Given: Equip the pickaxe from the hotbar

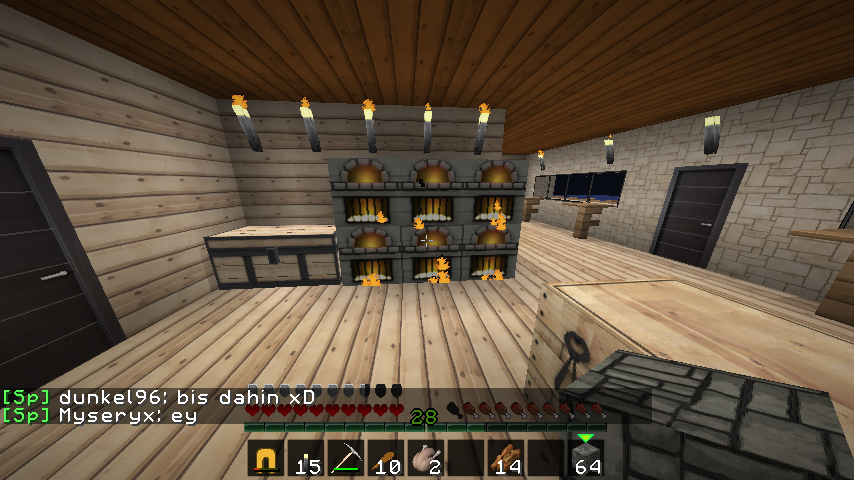Looking at the screenshot, I should tap(346, 459).
